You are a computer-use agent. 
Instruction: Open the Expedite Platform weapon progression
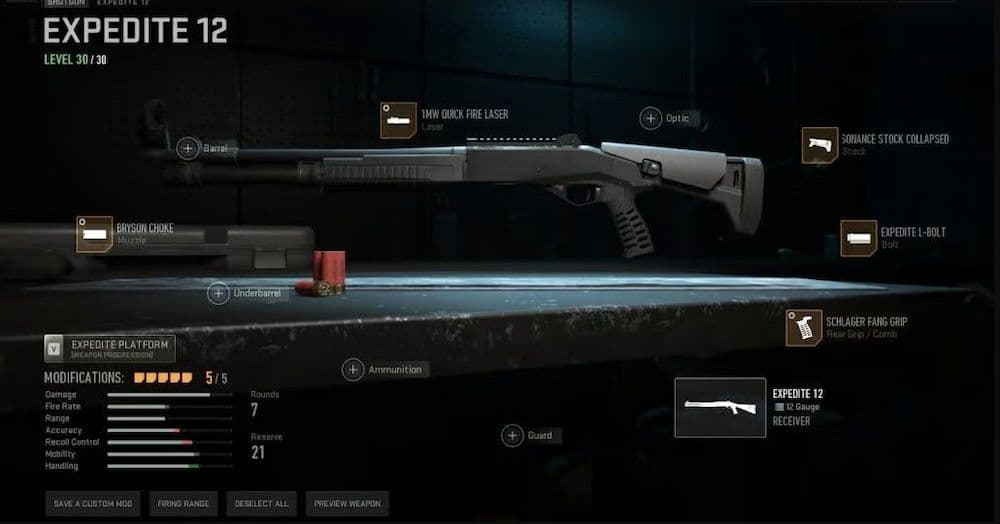coord(110,348)
